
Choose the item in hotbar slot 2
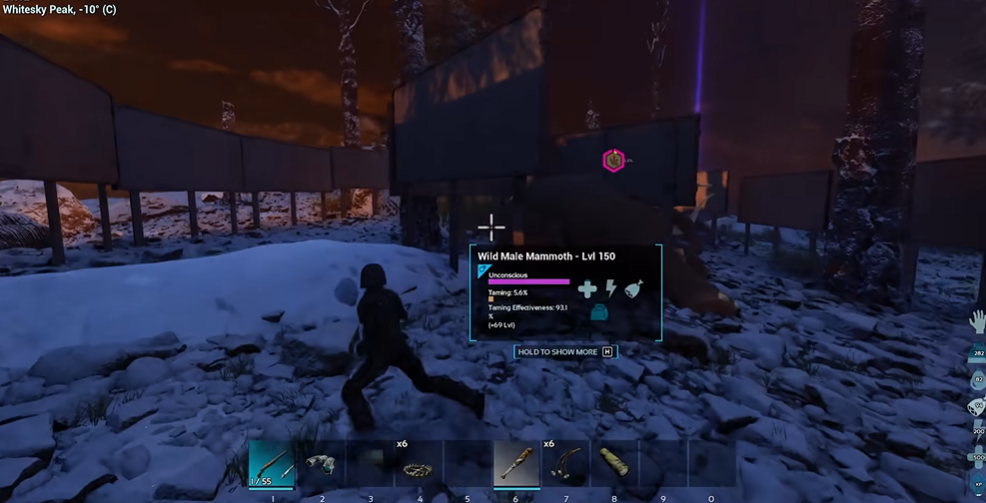click(x=321, y=464)
